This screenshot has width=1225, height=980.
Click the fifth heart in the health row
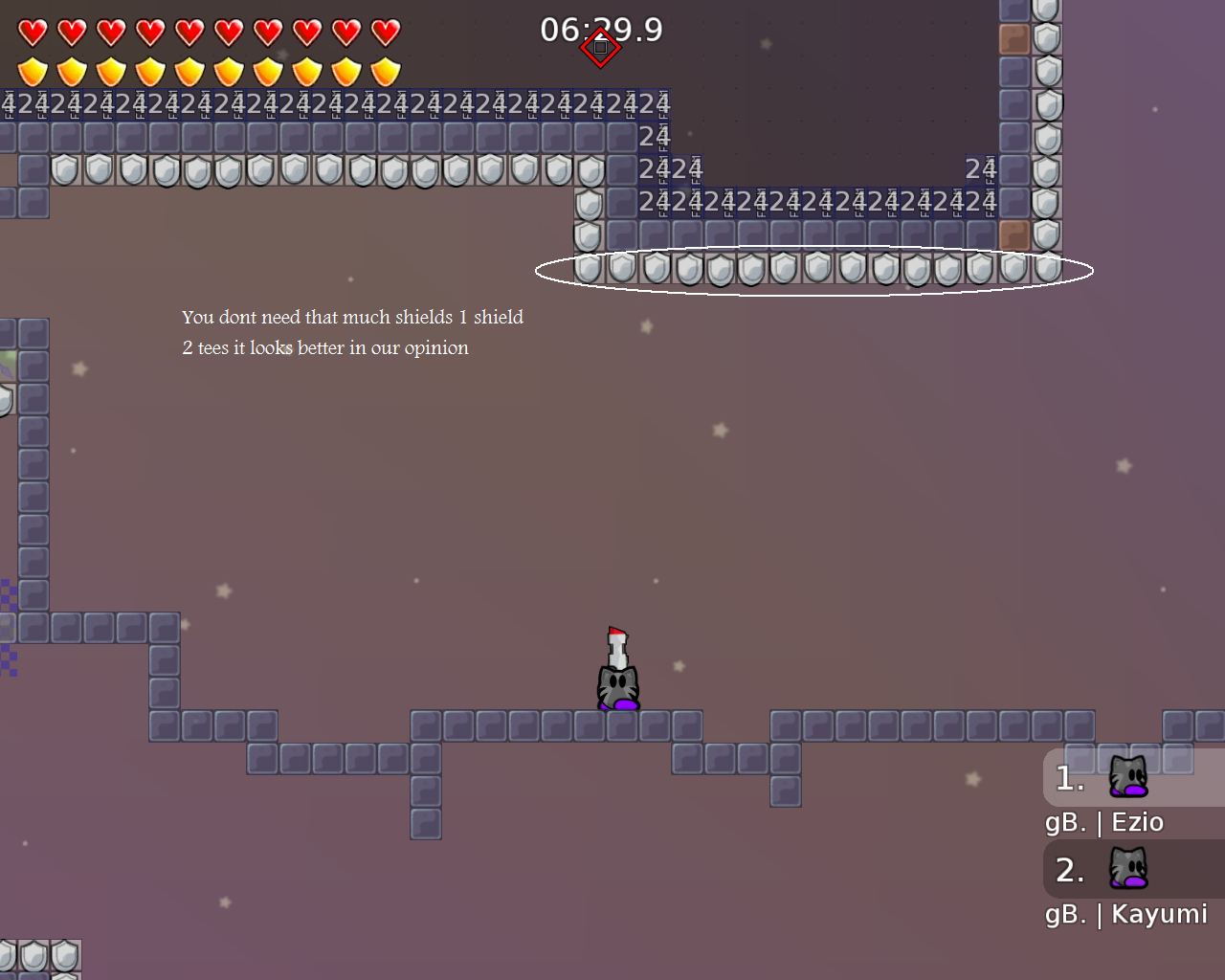click(188, 31)
